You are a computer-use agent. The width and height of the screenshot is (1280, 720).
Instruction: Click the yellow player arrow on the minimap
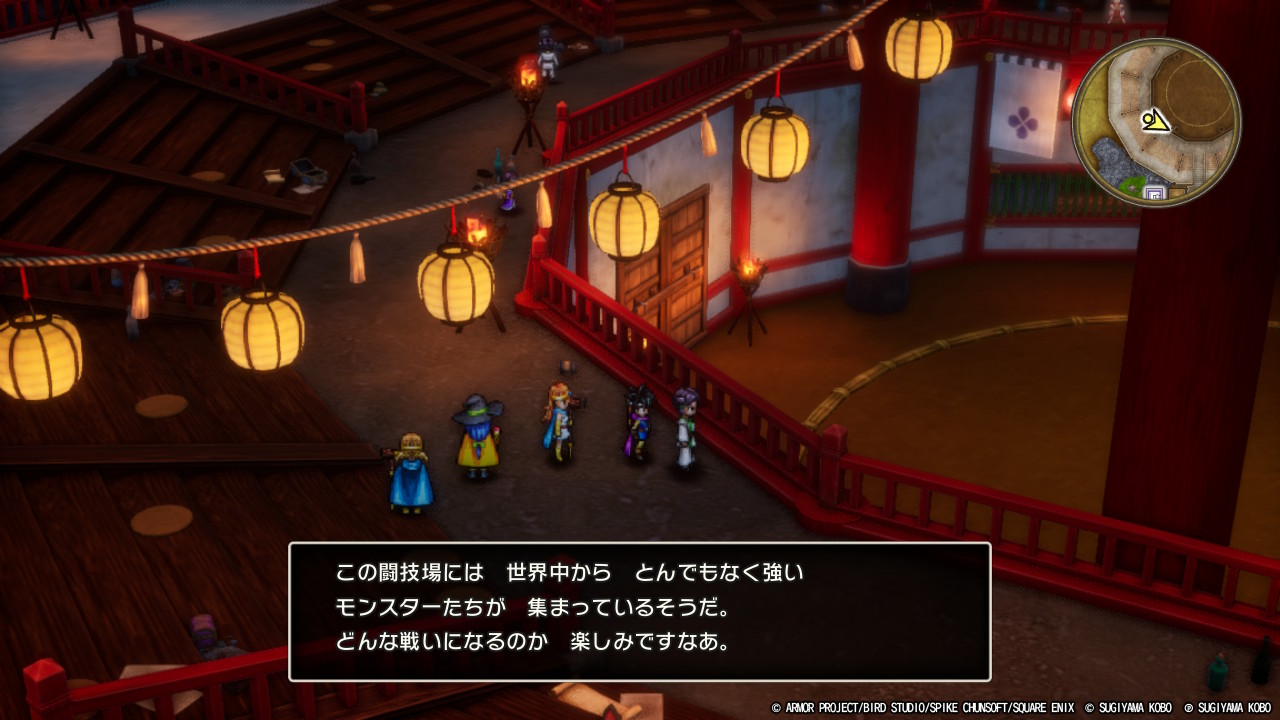pyautogui.click(x=1156, y=122)
